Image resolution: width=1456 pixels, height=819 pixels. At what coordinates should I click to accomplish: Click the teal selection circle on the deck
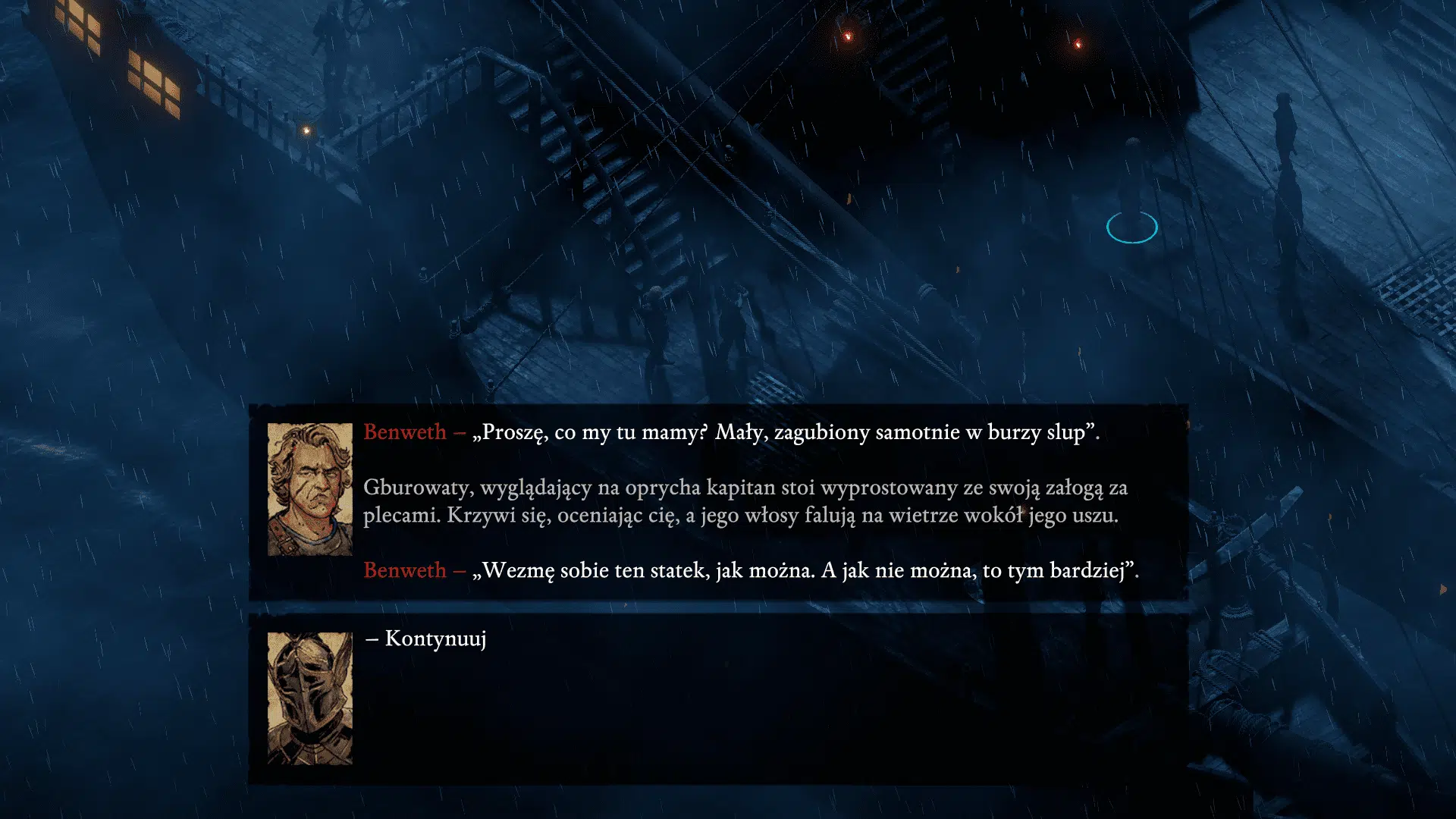pos(1132,226)
